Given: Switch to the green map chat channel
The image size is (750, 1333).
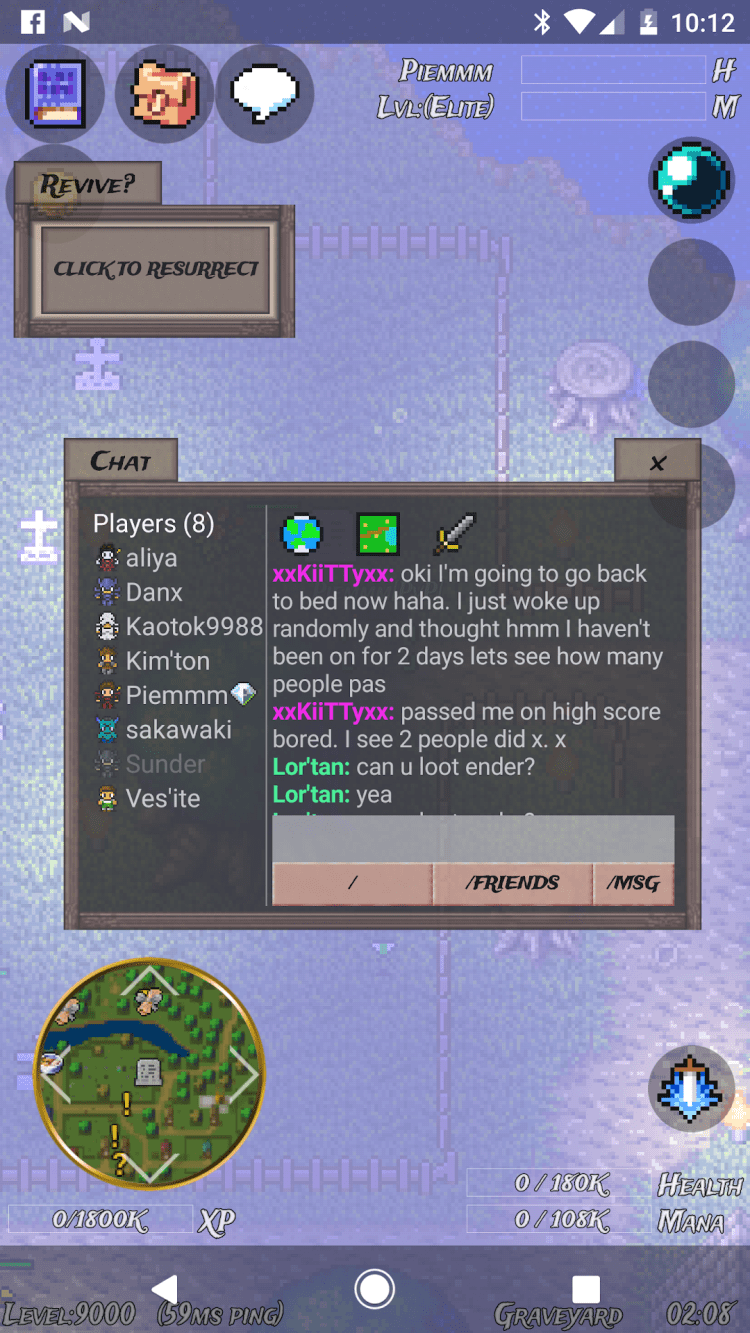Looking at the screenshot, I should 378,534.
